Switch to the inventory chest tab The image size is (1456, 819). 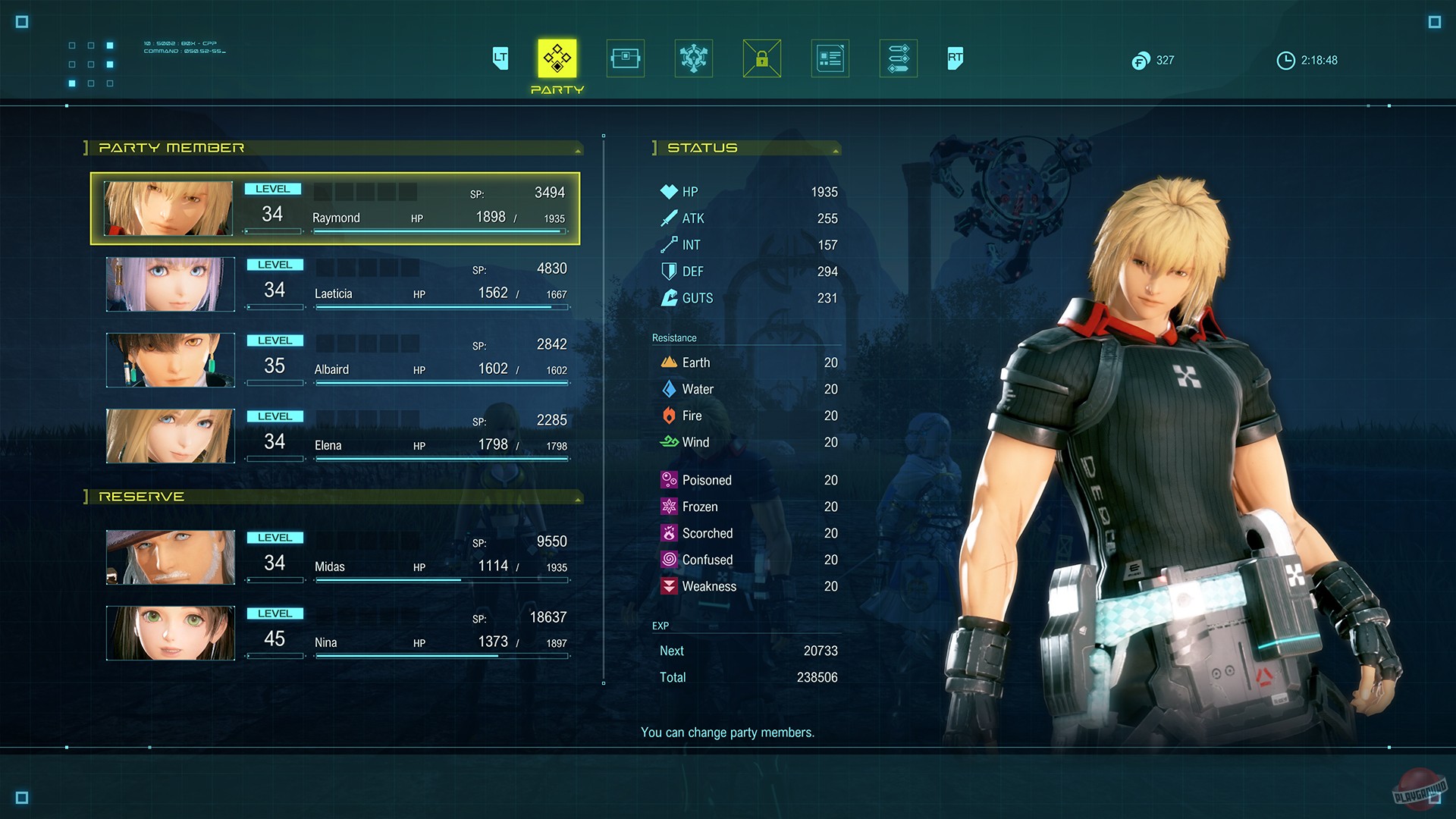625,58
